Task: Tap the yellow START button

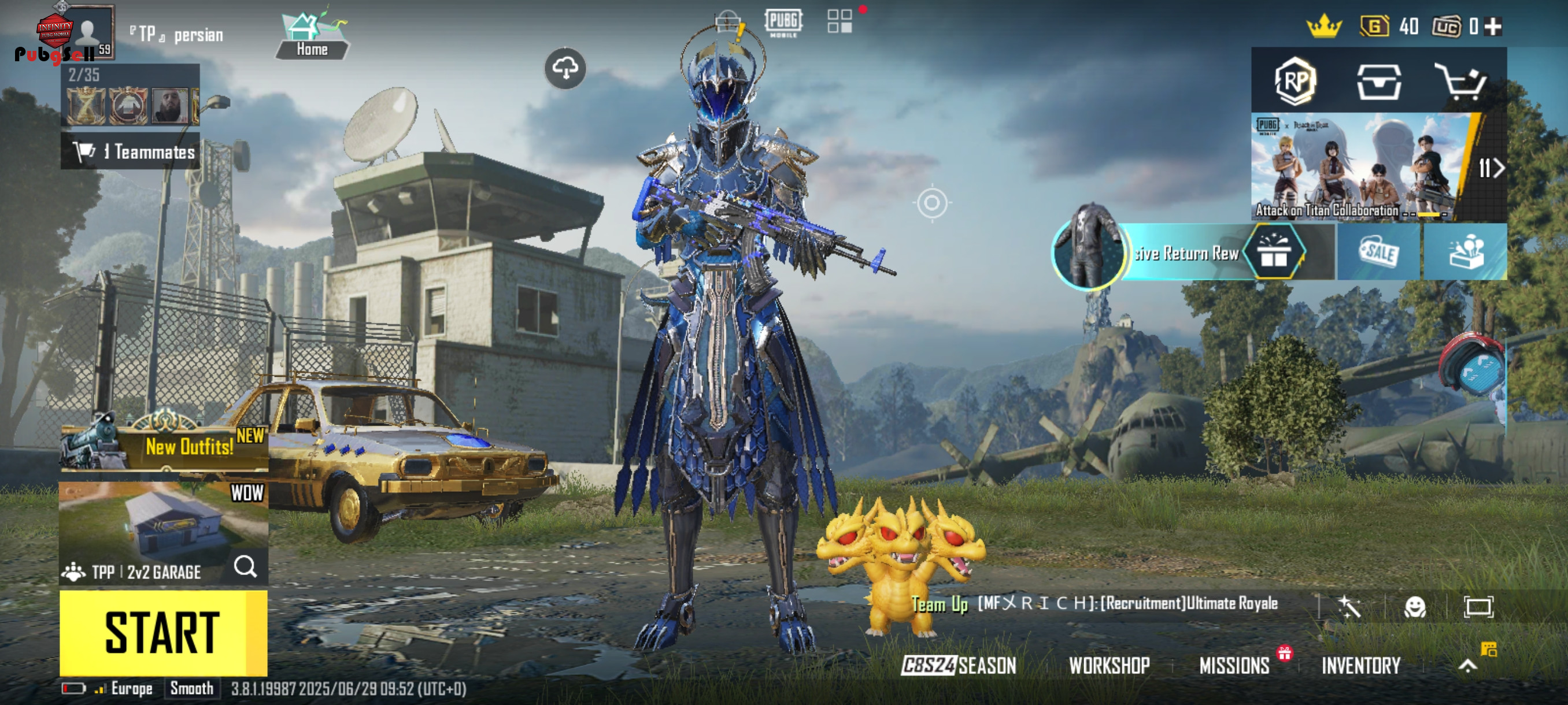Action: click(x=162, y=633)
